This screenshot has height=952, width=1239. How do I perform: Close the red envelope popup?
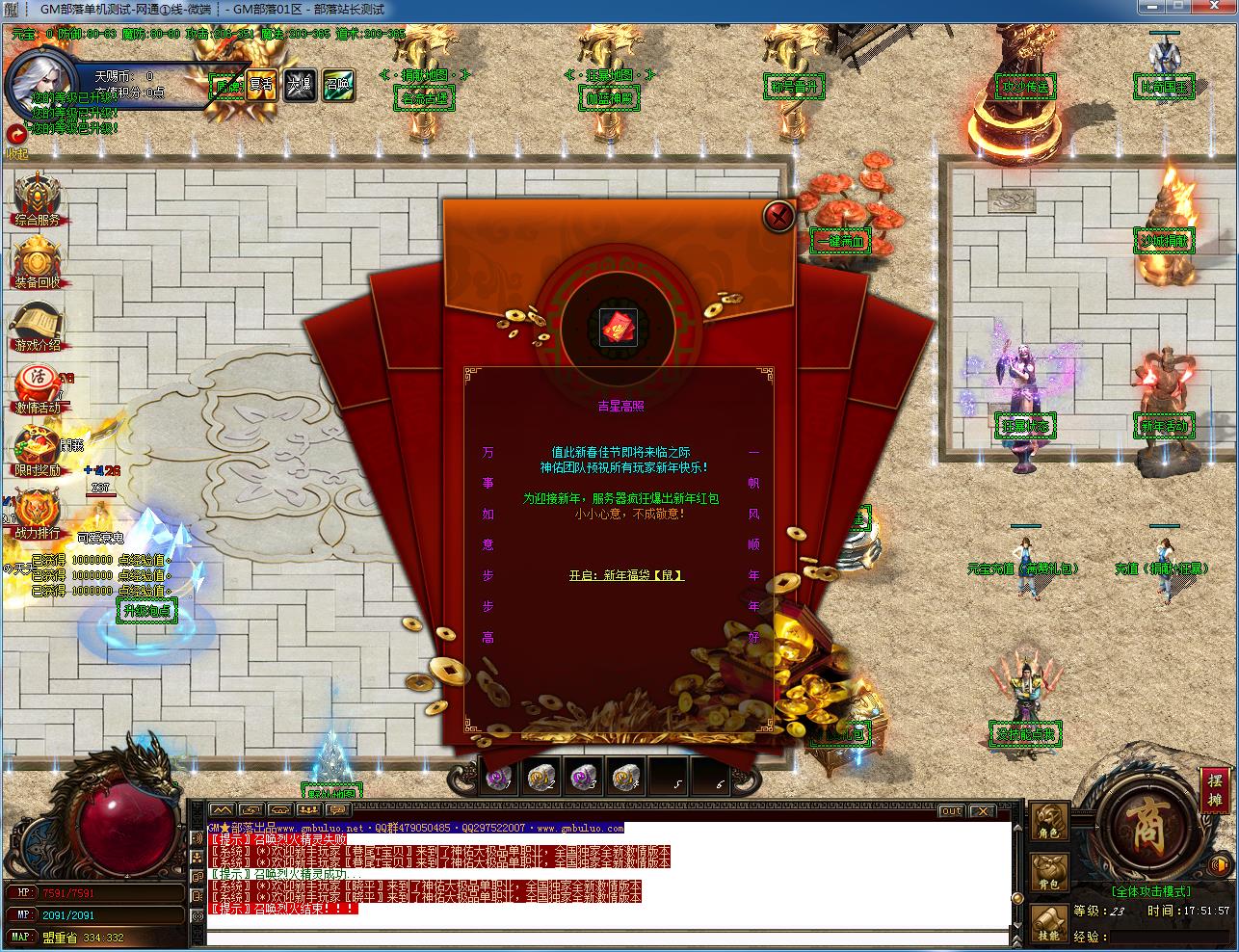click(x=778, y=215)
